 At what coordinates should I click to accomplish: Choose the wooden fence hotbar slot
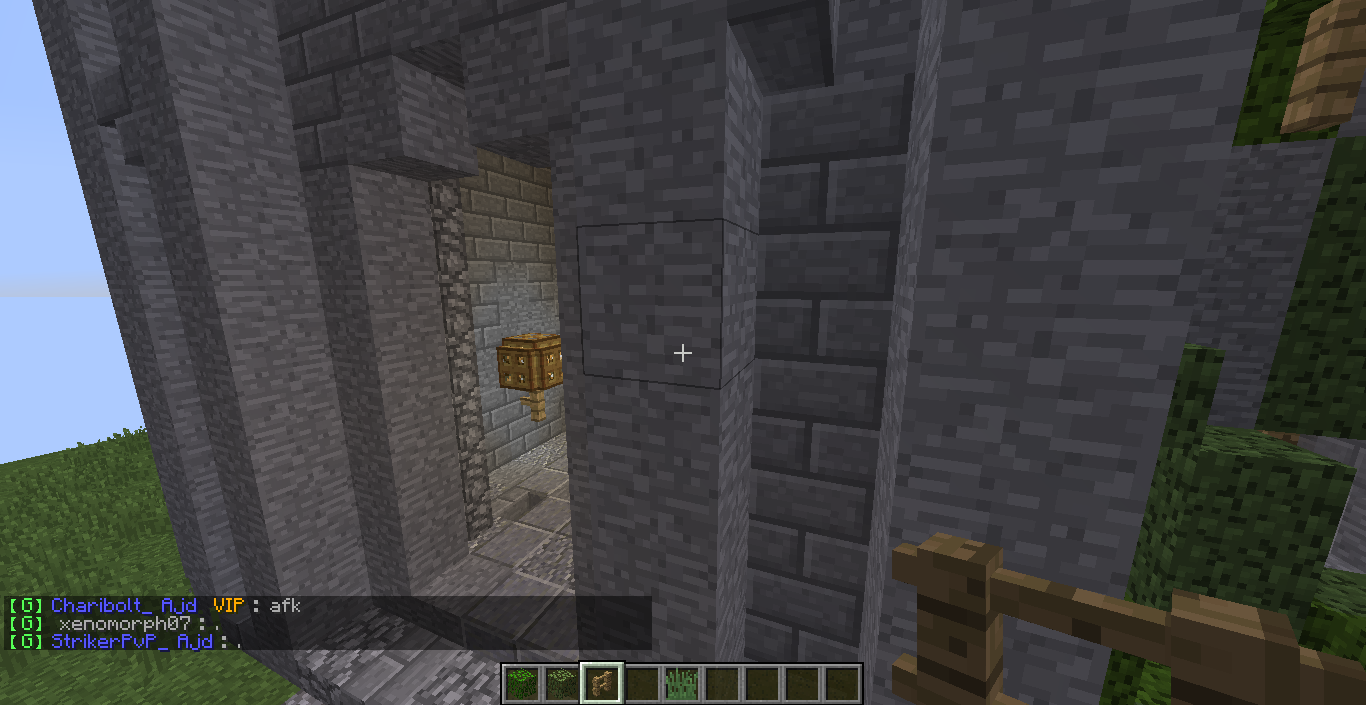coord(601,684)
